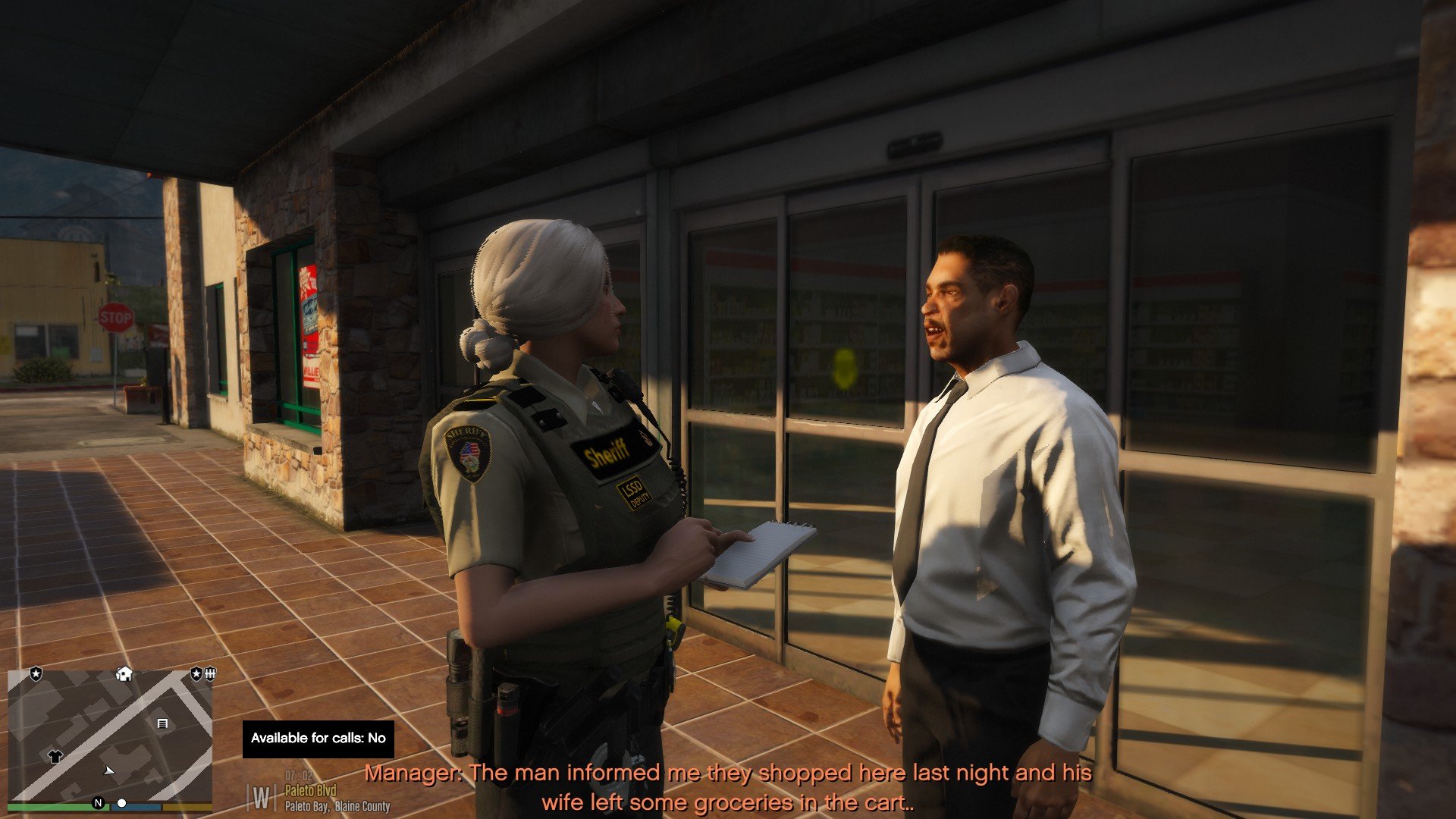Click the white dot marker below the minimap

click(121, 803)
